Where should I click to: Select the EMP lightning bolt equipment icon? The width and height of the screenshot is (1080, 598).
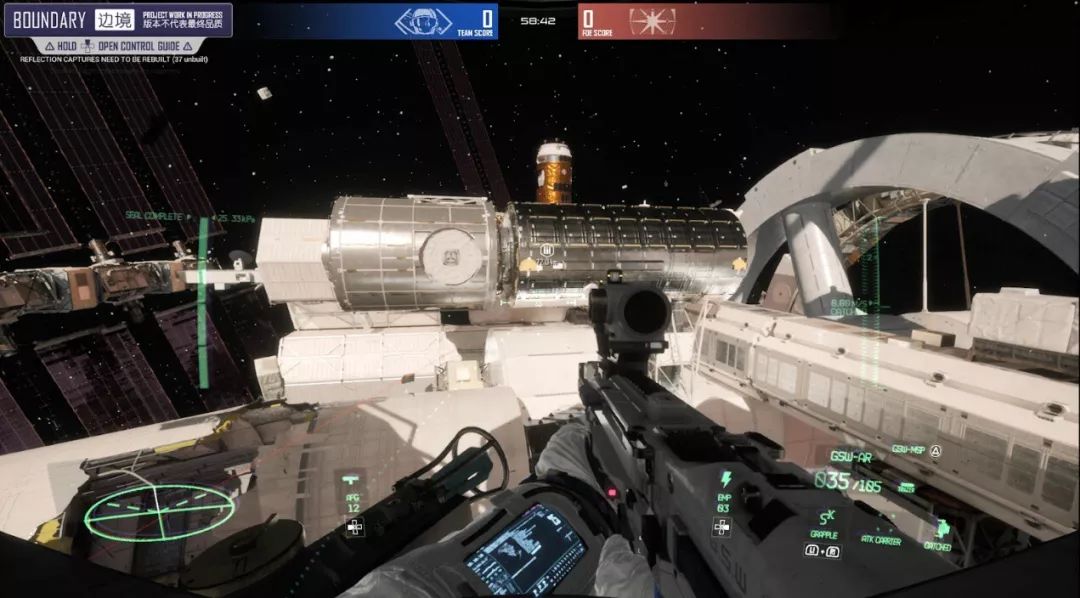[x=726, y=479]
